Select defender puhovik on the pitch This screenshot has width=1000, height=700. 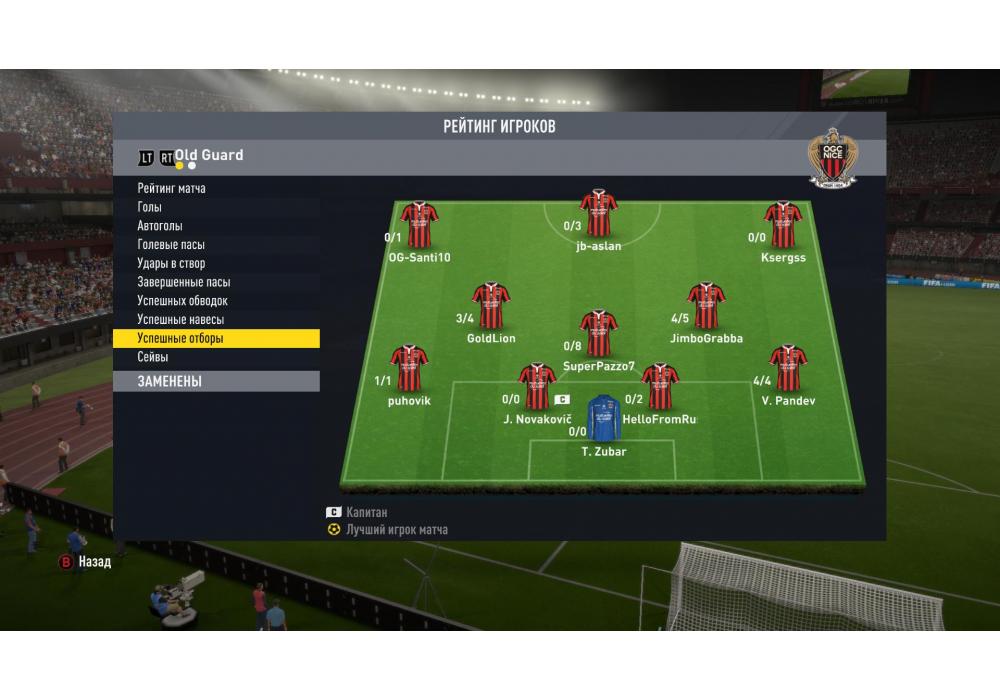coord(408,369)
